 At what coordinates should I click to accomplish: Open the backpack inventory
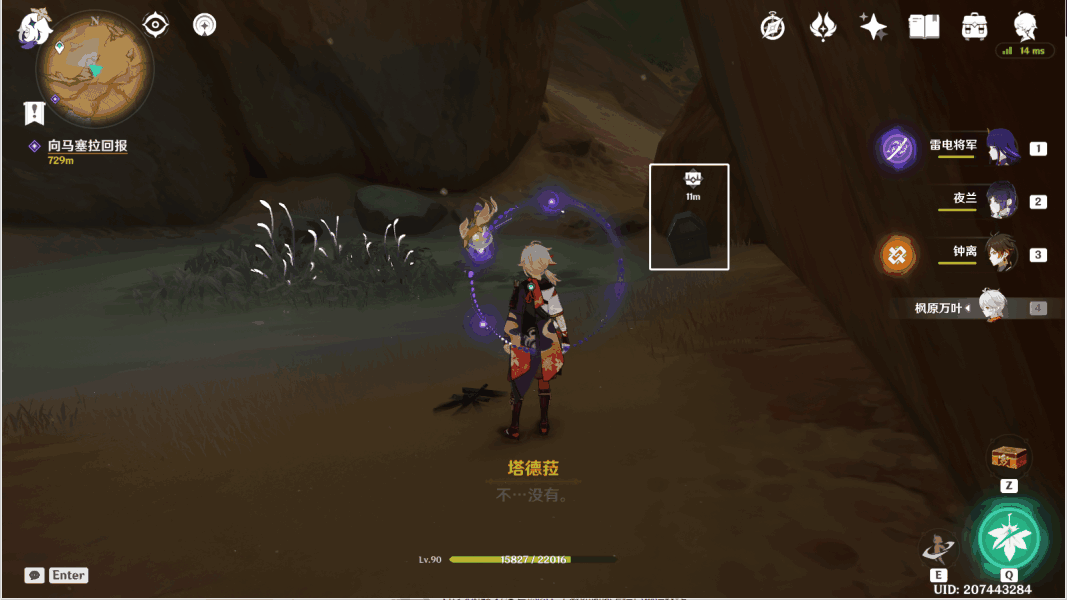pos(974,27)
